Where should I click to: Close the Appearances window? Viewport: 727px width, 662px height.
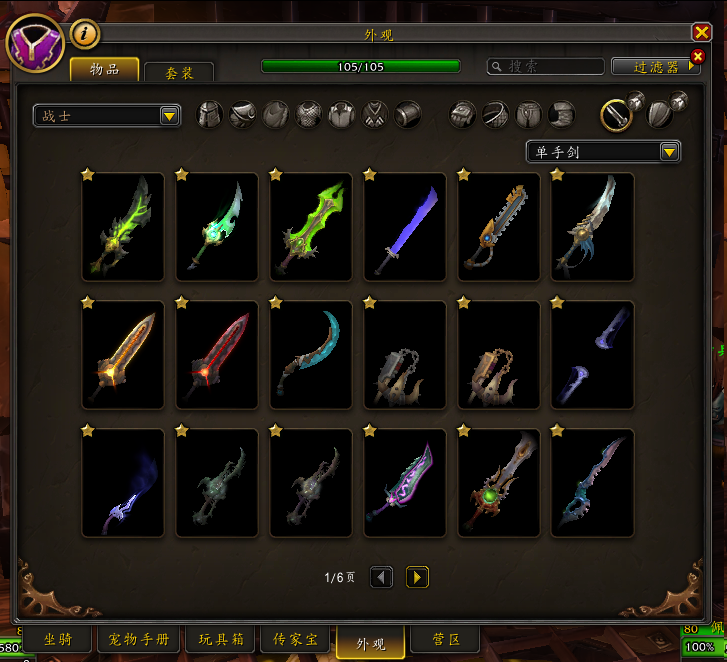(x=700, y=33)
